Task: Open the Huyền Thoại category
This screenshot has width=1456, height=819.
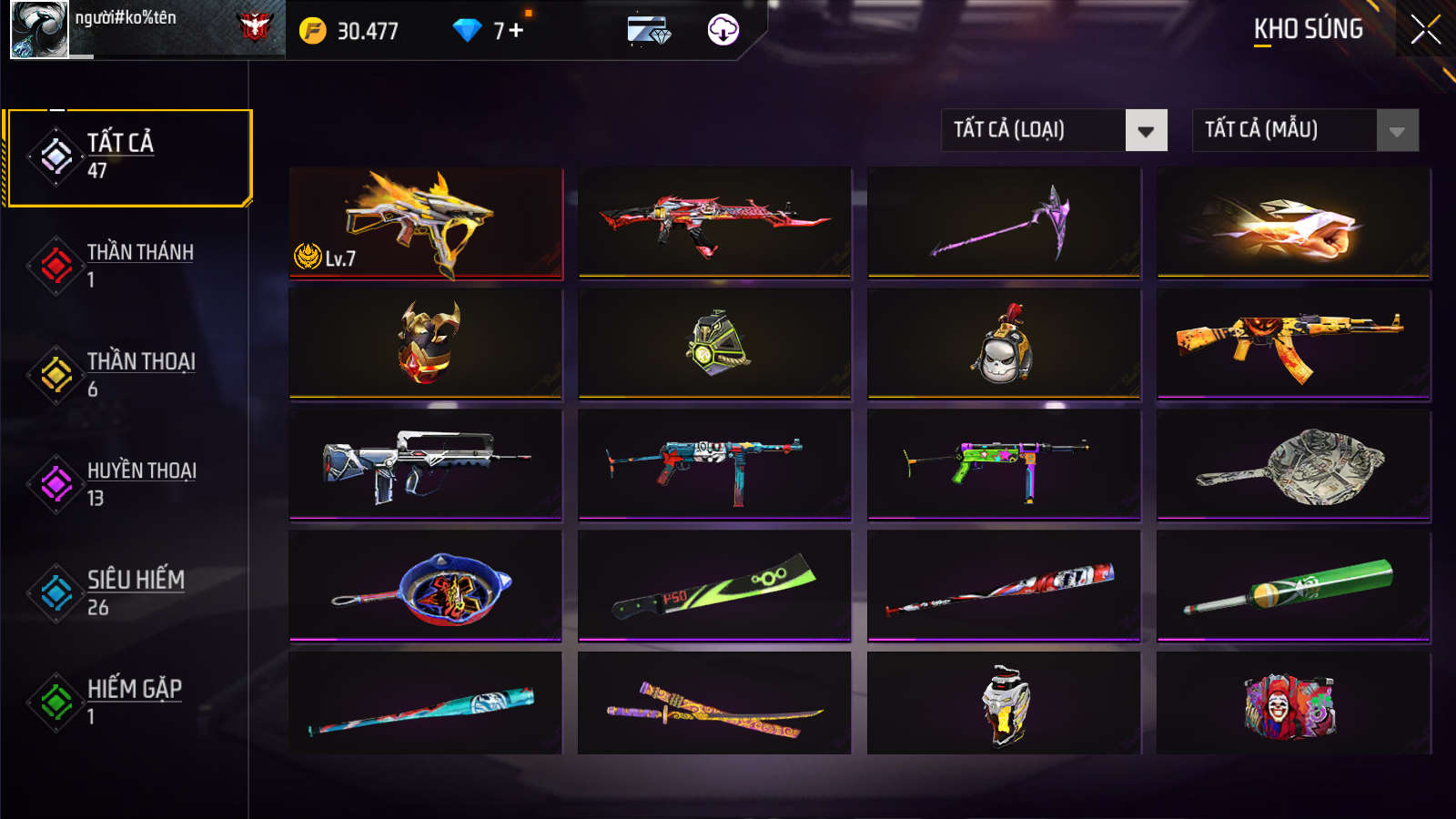Action: (128, 483)
